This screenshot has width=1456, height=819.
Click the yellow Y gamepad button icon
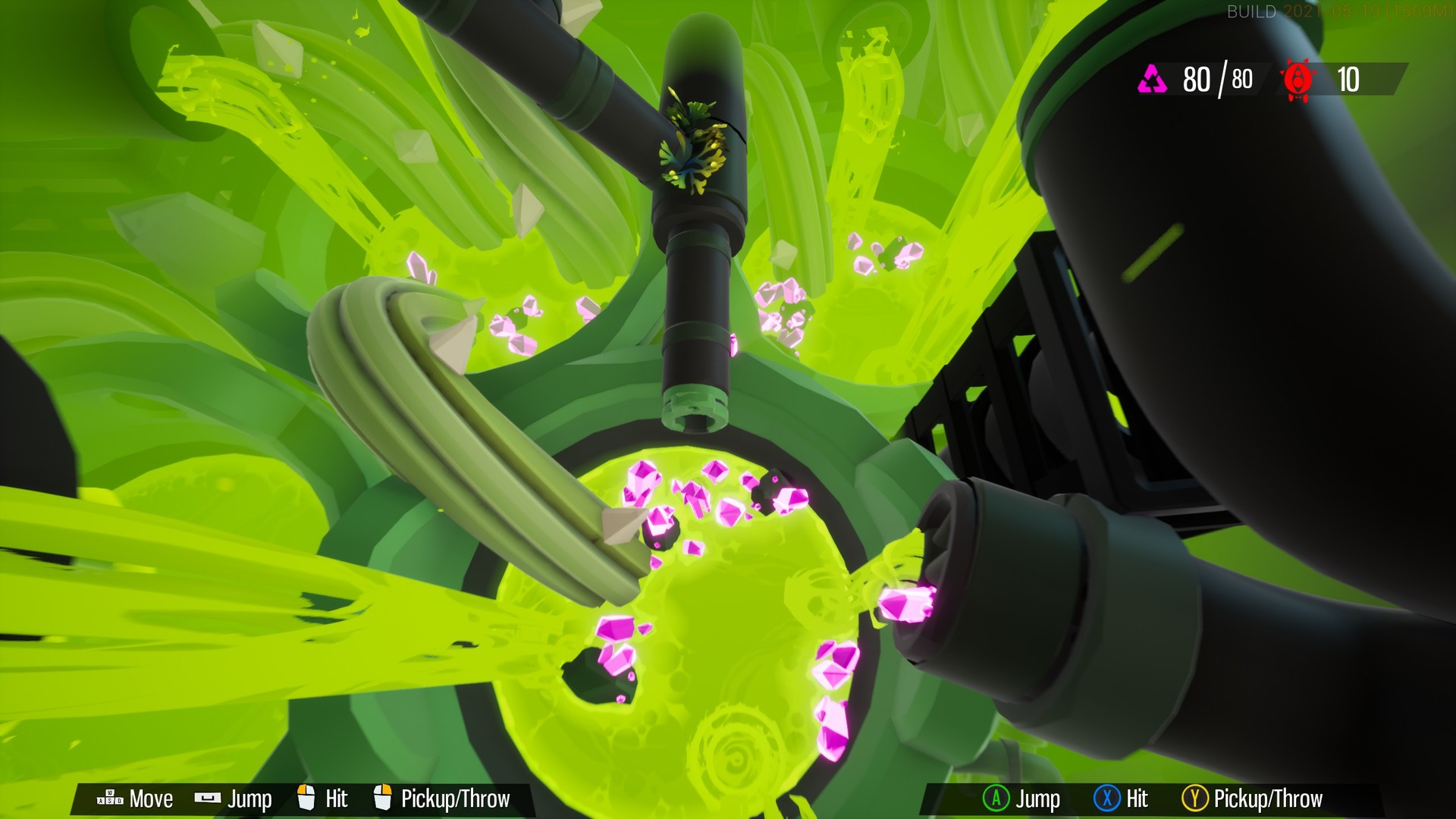(x=1196, y=799)
